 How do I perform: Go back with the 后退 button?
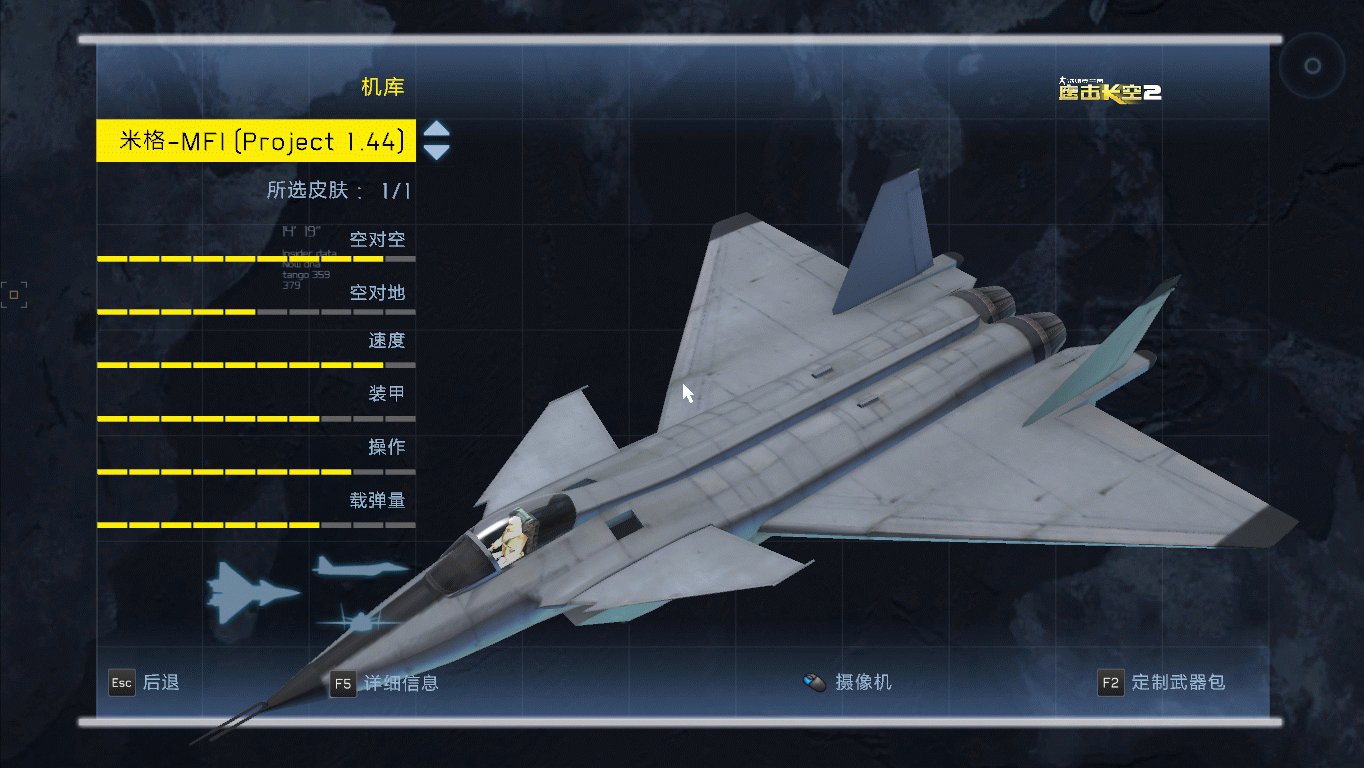[145, 683]
